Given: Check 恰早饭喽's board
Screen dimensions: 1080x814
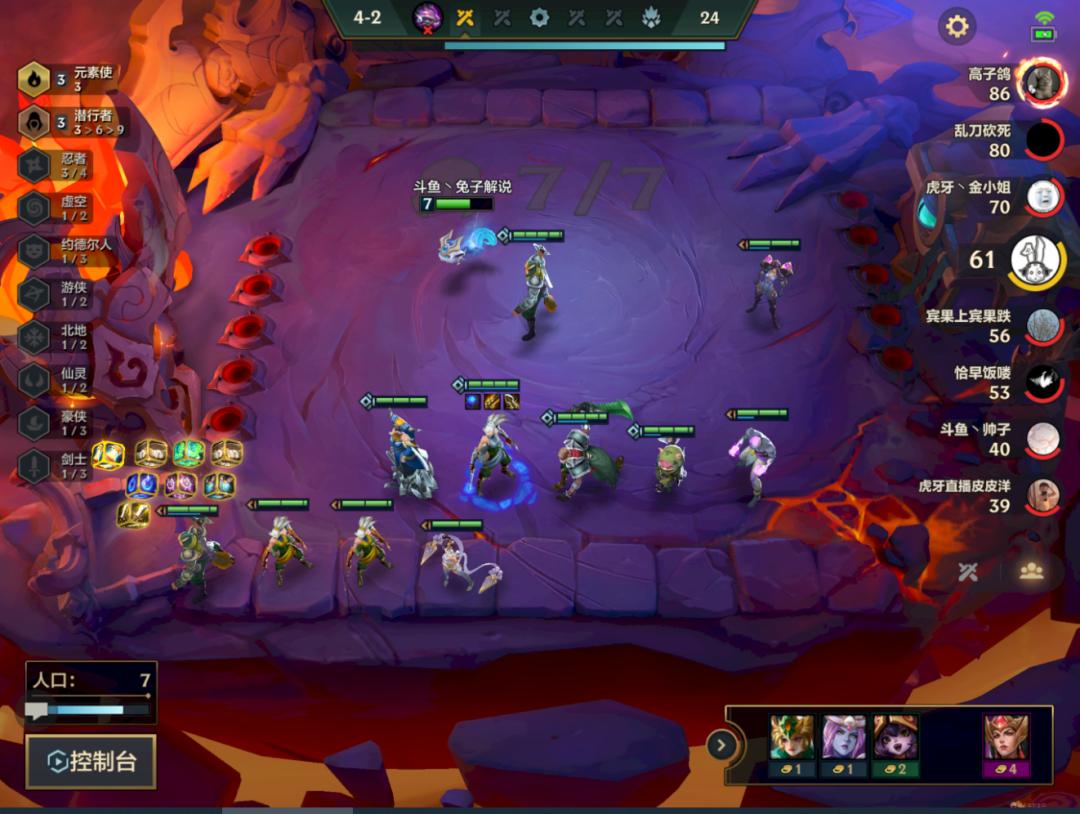Looking at the screenshot, I should (1043, 383).
